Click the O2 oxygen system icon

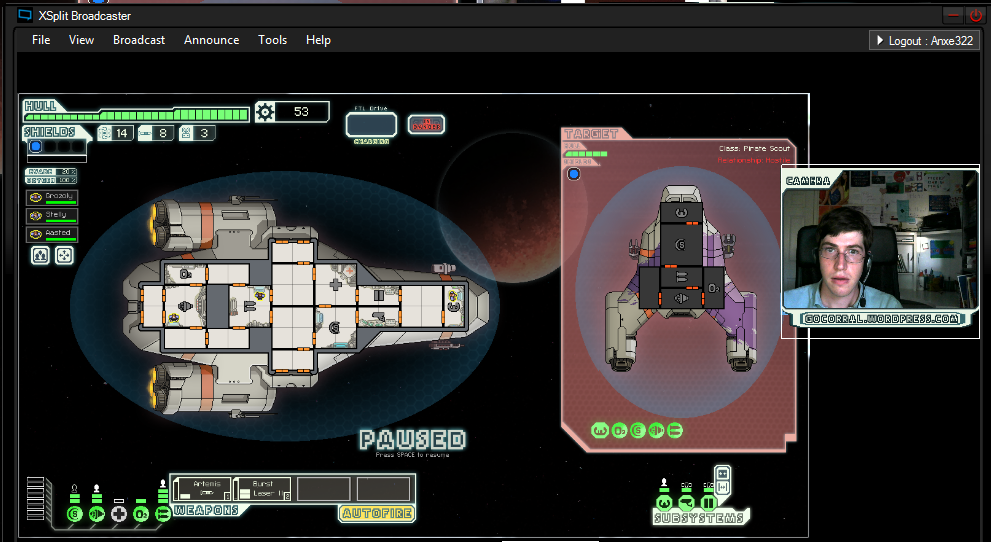141,514
